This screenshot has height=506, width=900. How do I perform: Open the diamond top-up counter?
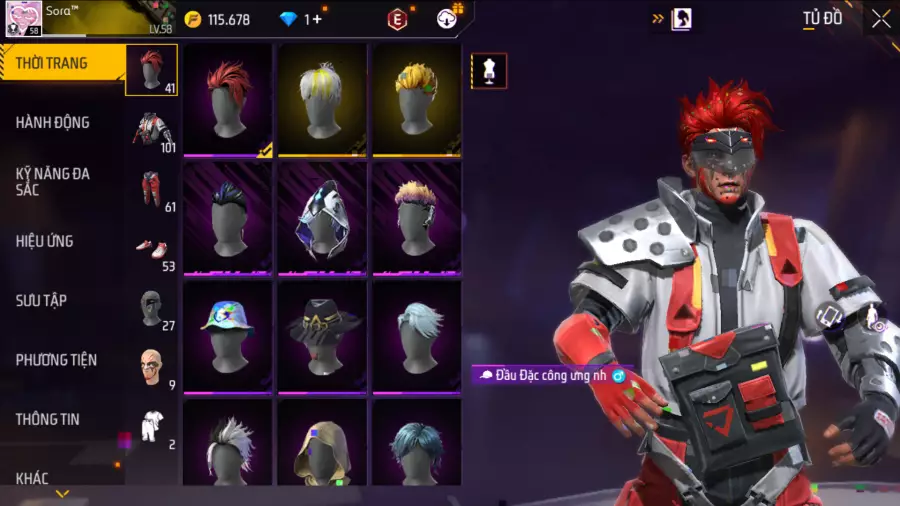tap(300, 19)
